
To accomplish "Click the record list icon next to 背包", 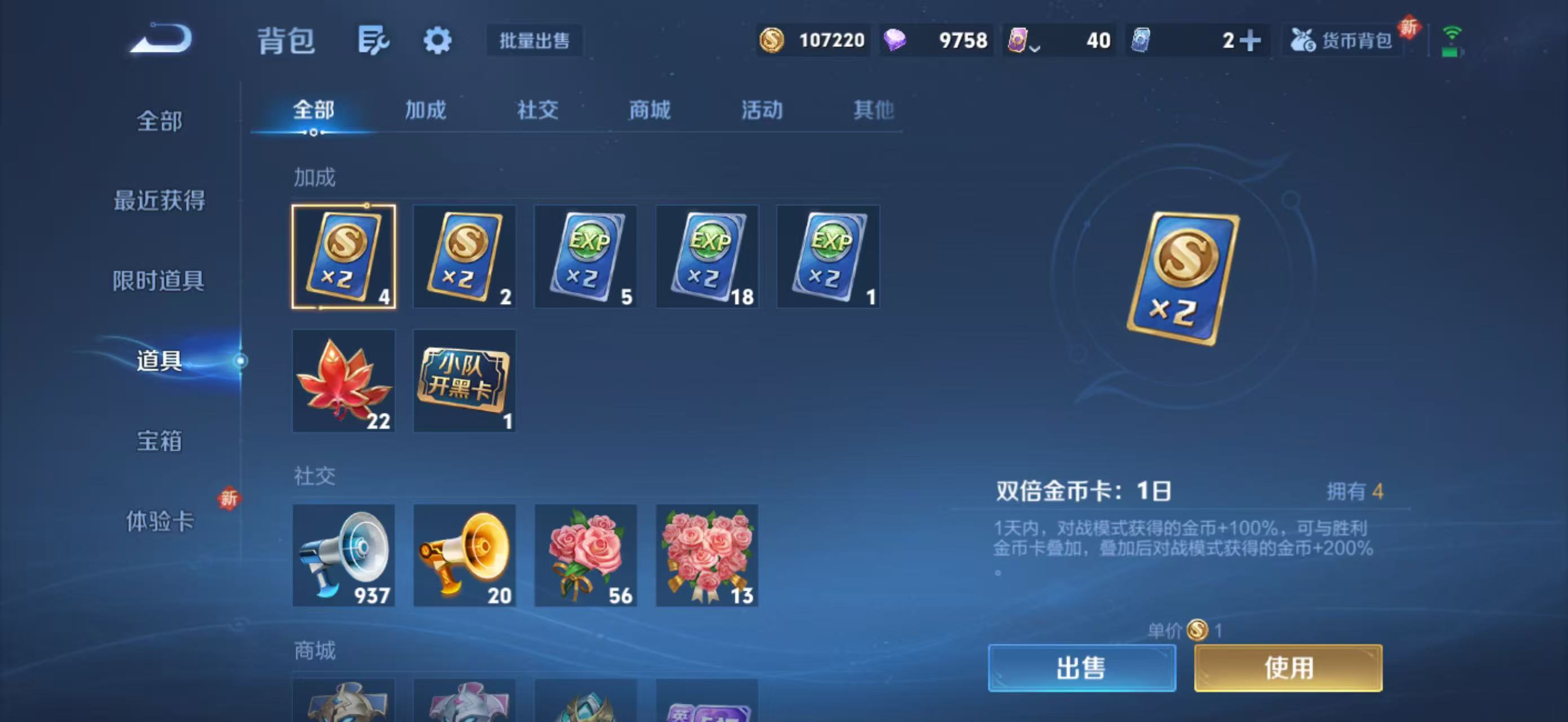I will point(374,40).
